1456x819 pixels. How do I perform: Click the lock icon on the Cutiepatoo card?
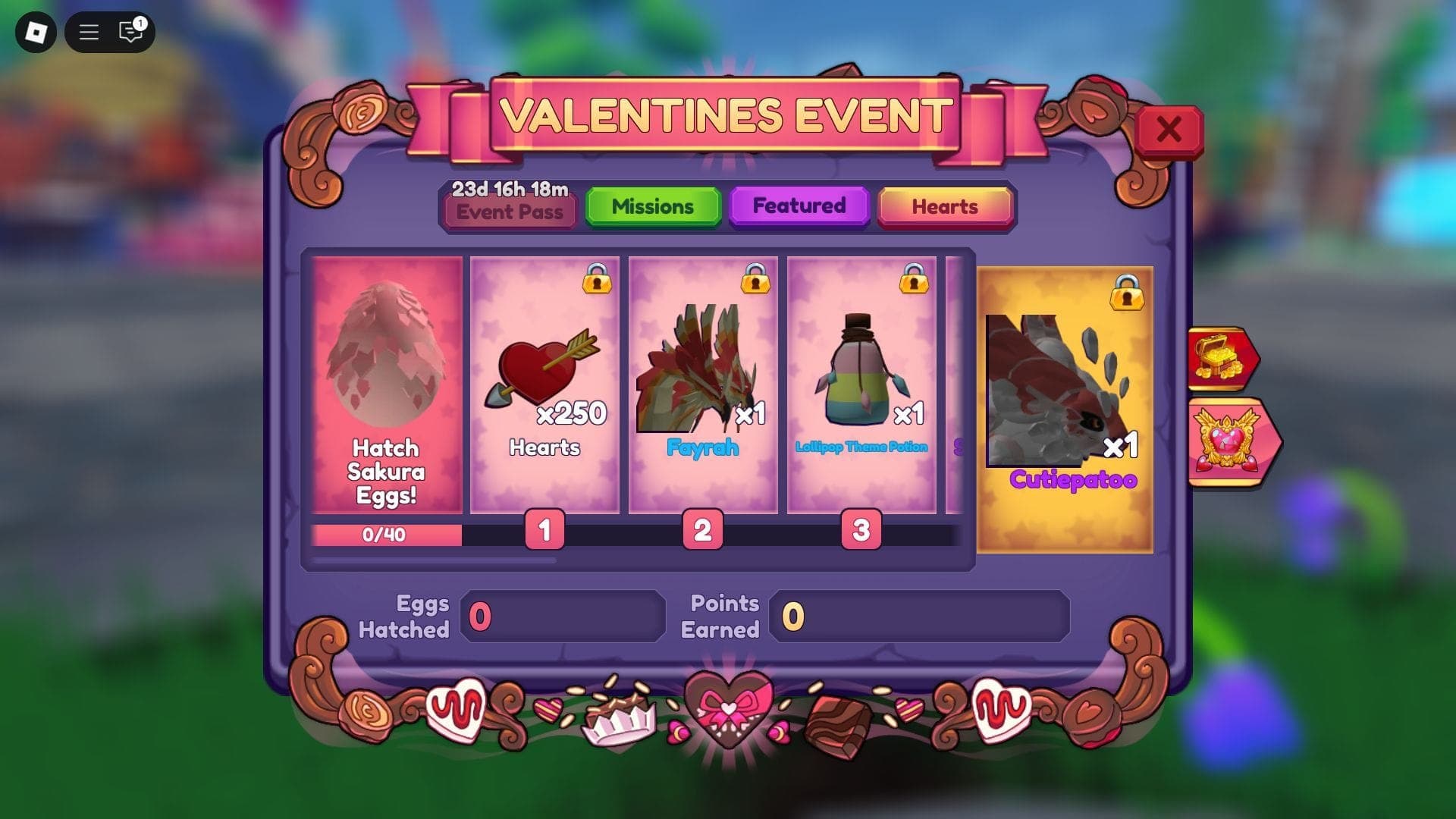point(1129,297)
